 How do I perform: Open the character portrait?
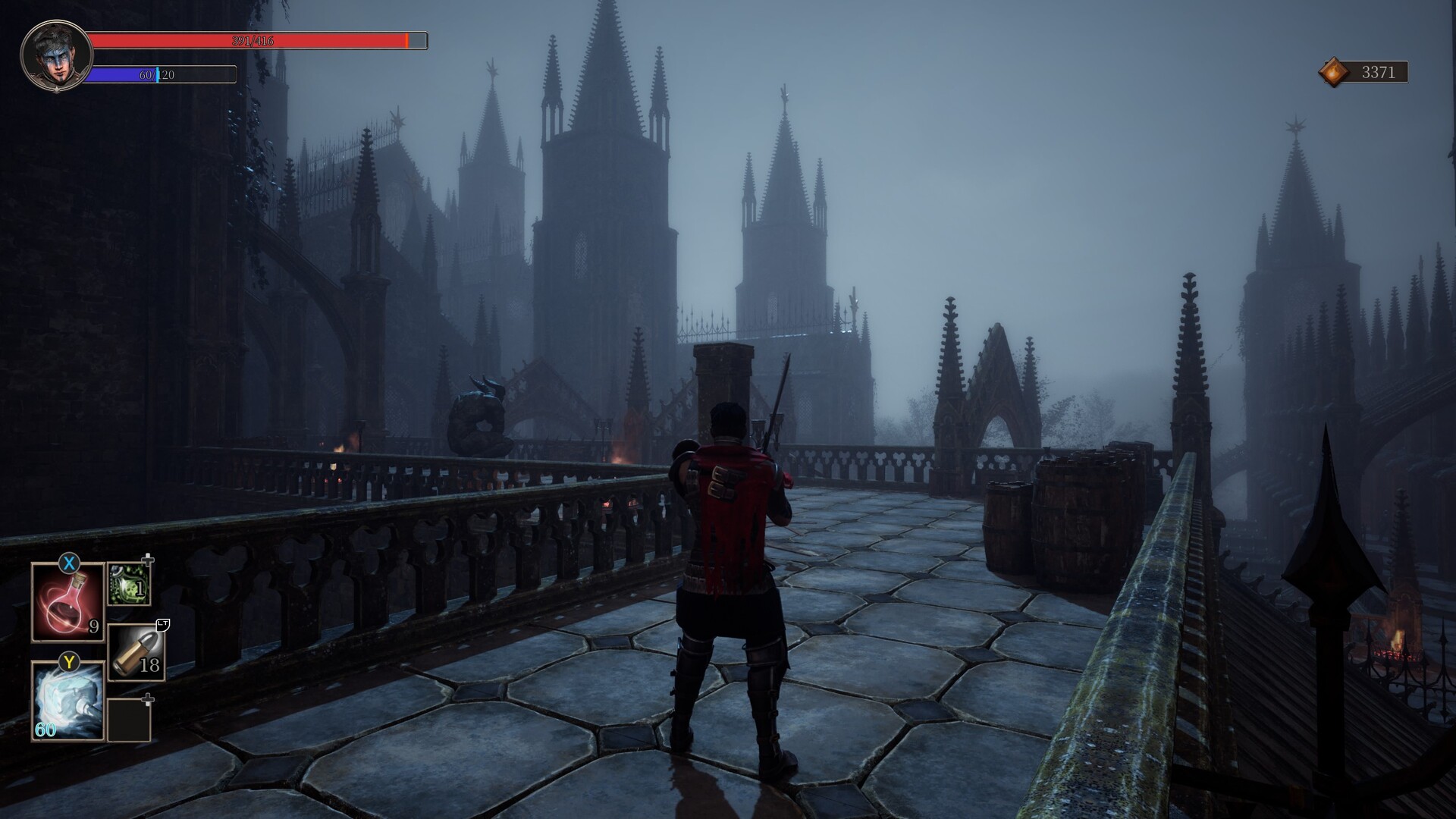56,56
